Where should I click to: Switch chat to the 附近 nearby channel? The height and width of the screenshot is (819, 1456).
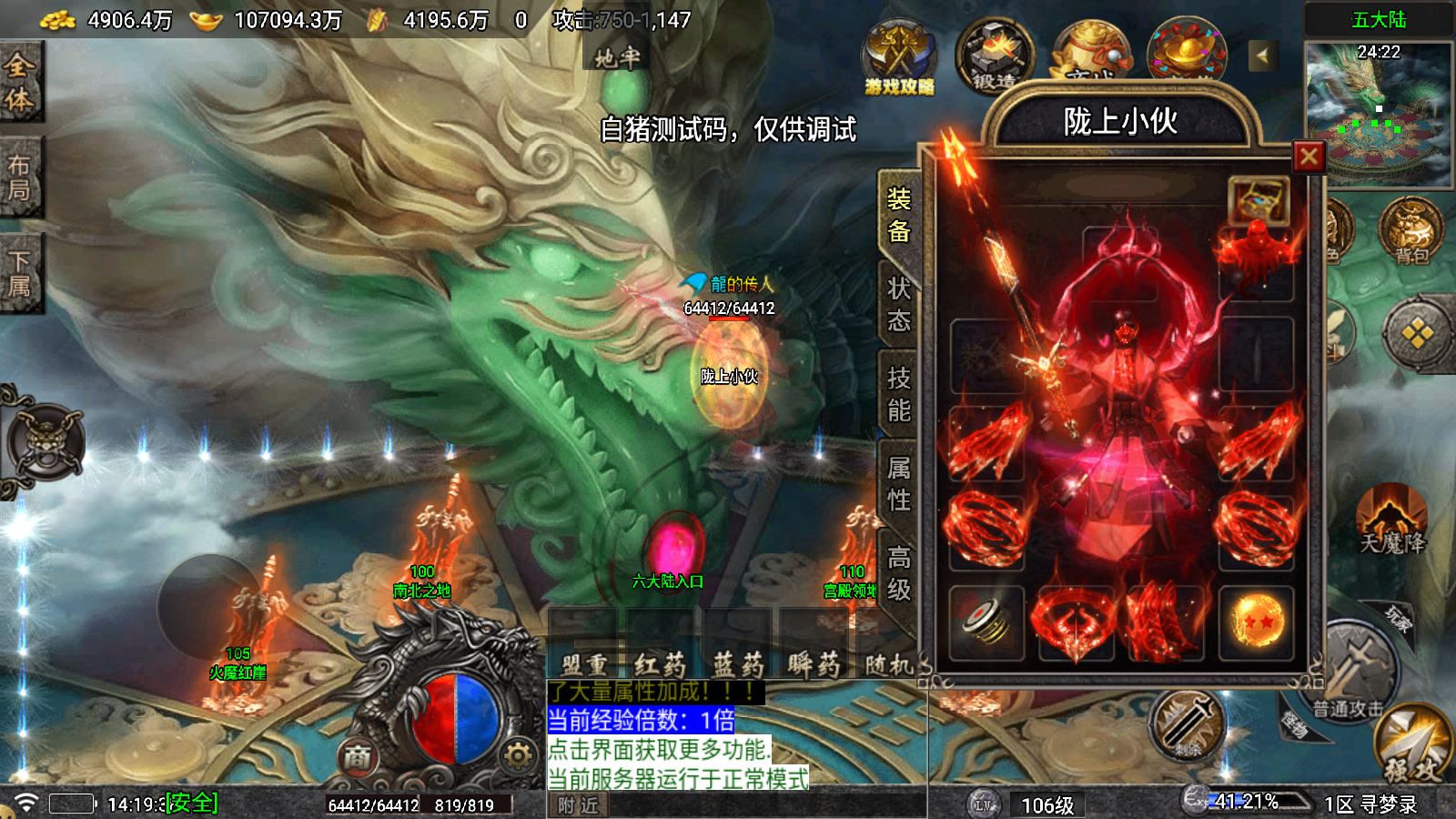(x=578, y=805)
